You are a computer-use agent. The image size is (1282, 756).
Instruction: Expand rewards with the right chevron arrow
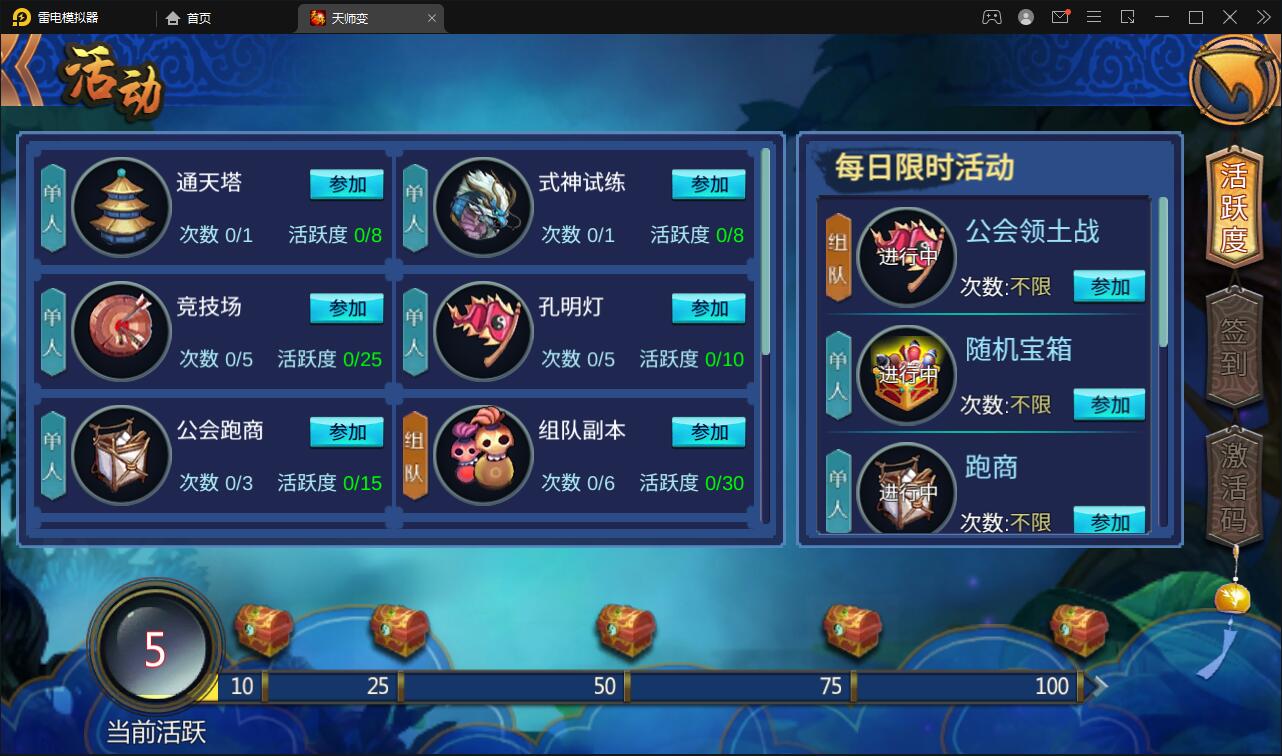coord(1099,686)
